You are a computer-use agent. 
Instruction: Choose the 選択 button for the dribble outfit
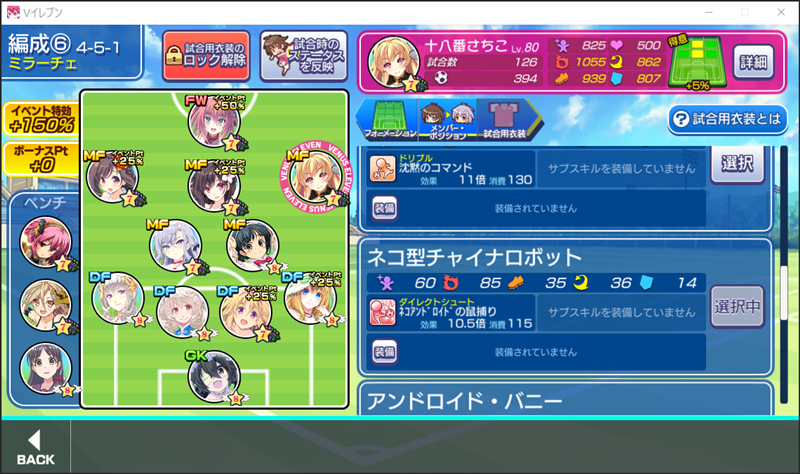pos(737,164)
